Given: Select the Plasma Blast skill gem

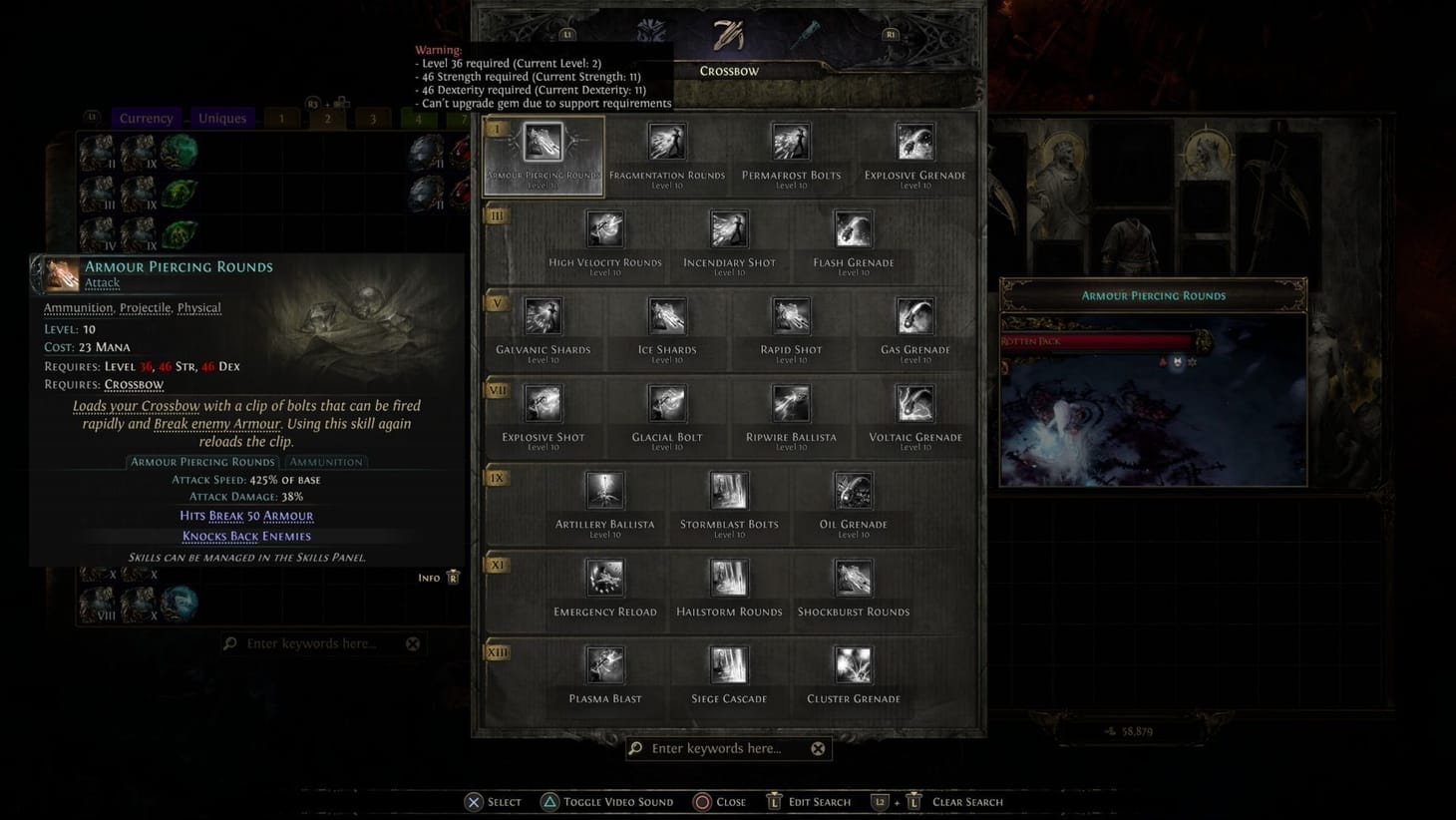Looking at the screenshot, I should tap(604, 664).
